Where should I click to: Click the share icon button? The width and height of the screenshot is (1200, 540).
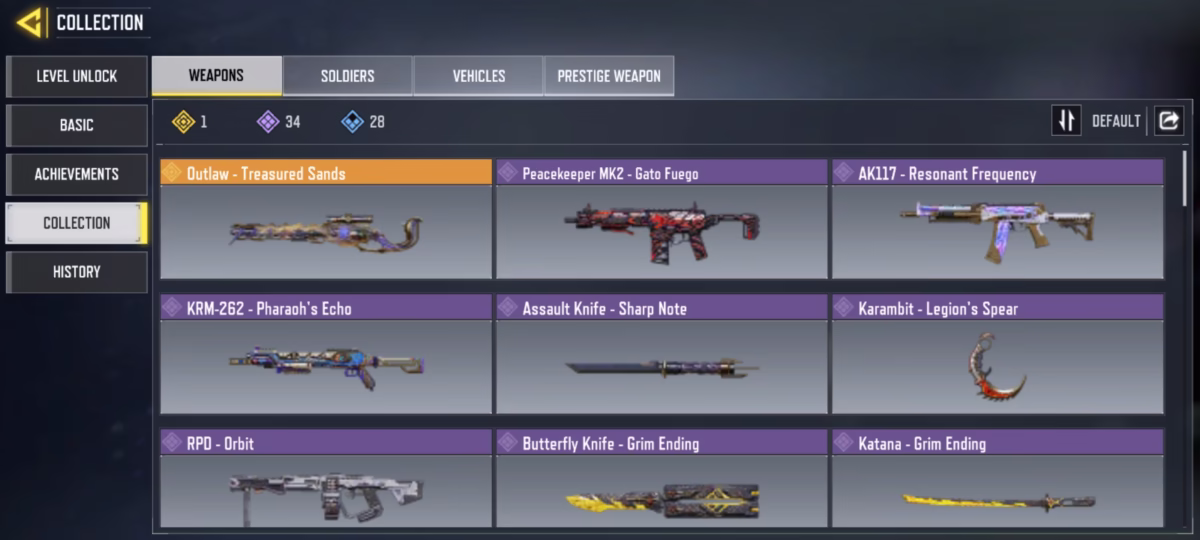[x=1168, y=121]
